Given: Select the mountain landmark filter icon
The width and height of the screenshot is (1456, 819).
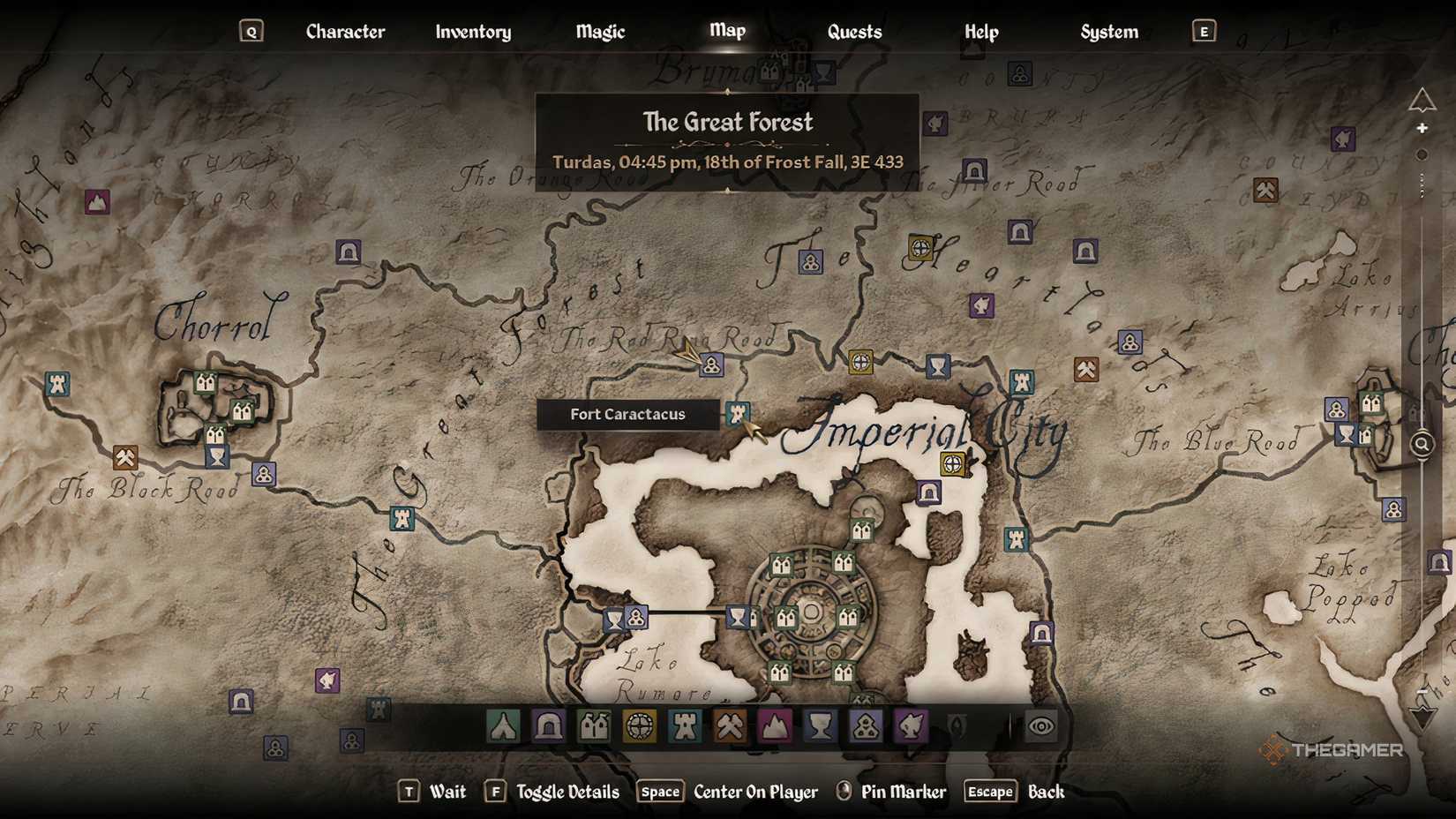Looking at the screenshot, I should click(x=778, y=727).
